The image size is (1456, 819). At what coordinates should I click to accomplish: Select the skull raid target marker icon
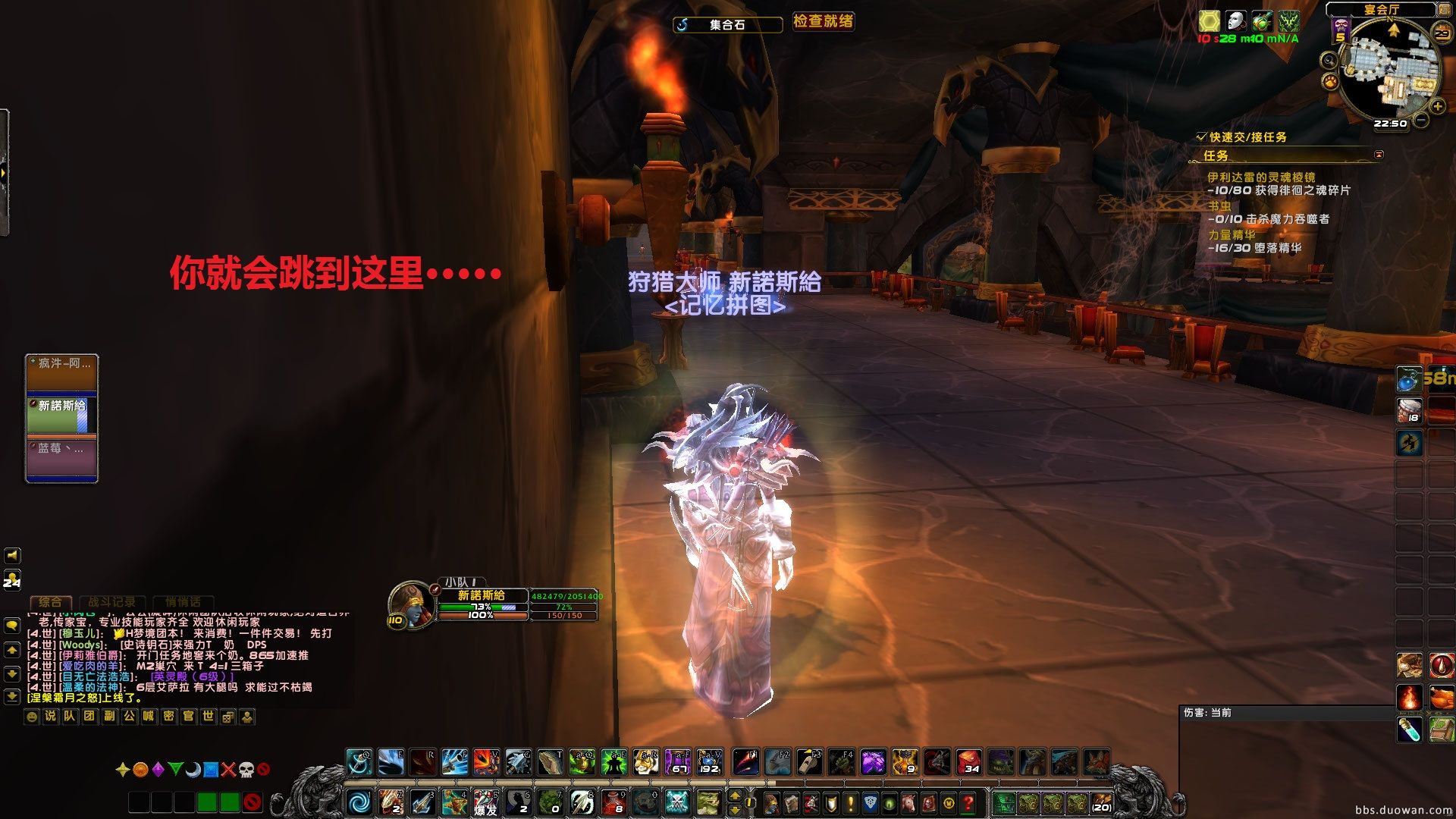246,770
